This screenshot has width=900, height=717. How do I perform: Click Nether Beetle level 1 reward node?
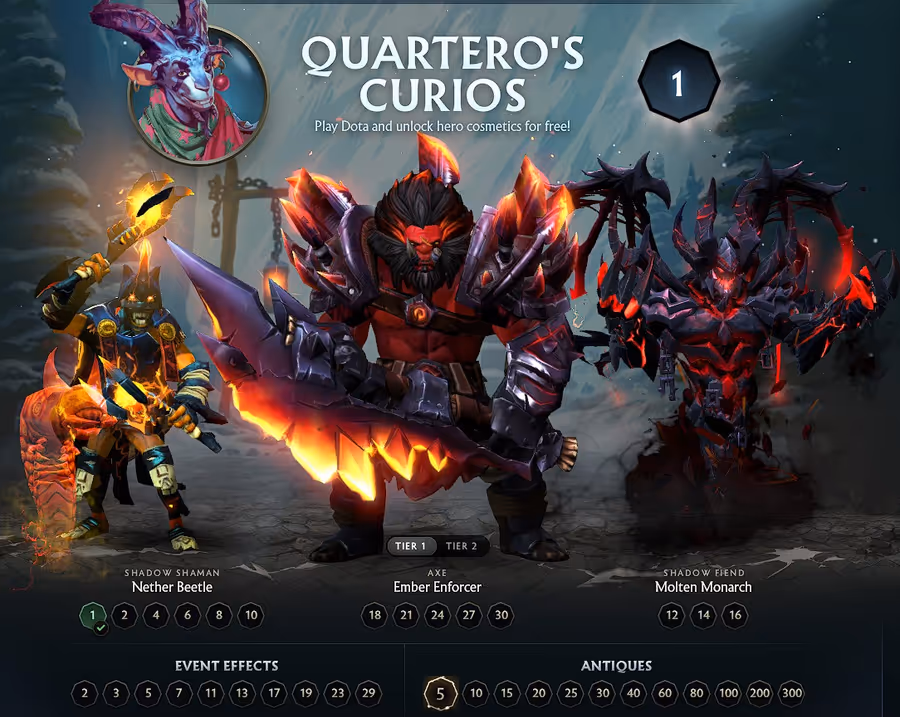[92, 615]
